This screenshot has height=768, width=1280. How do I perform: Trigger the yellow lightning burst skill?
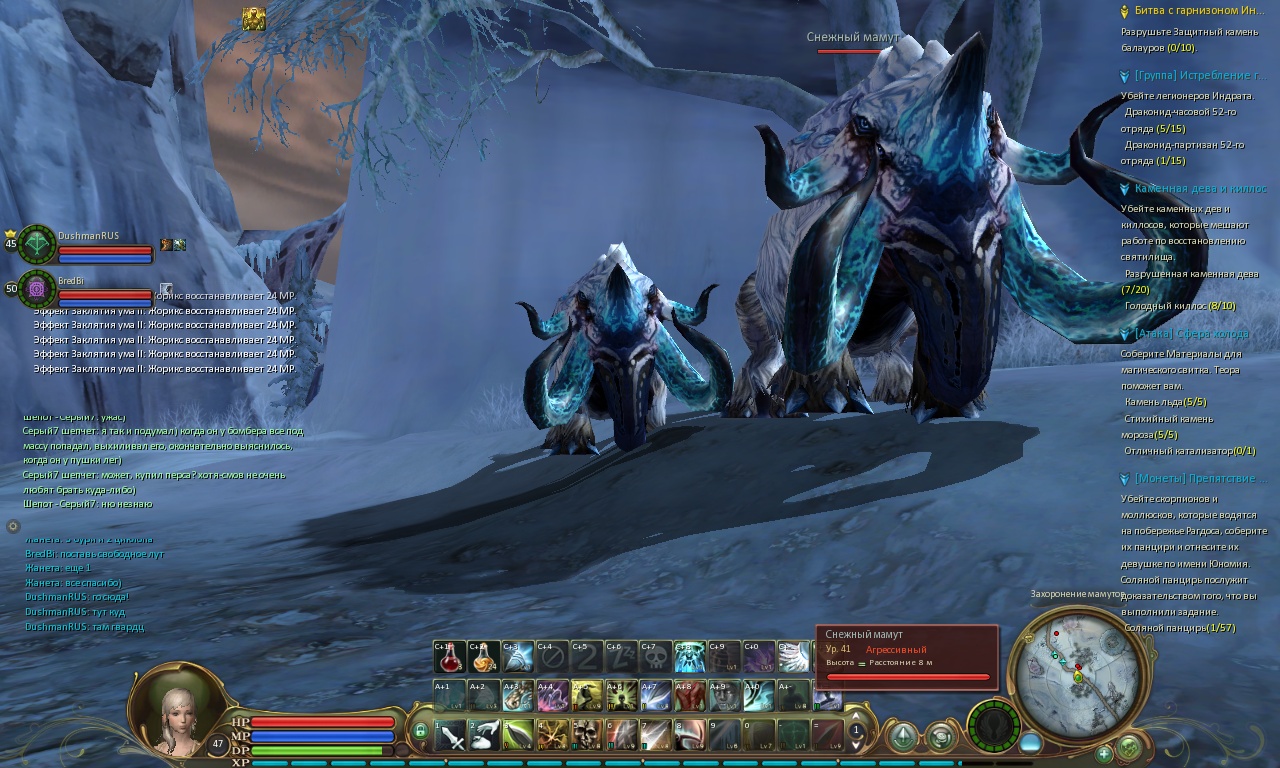(552, 735)
